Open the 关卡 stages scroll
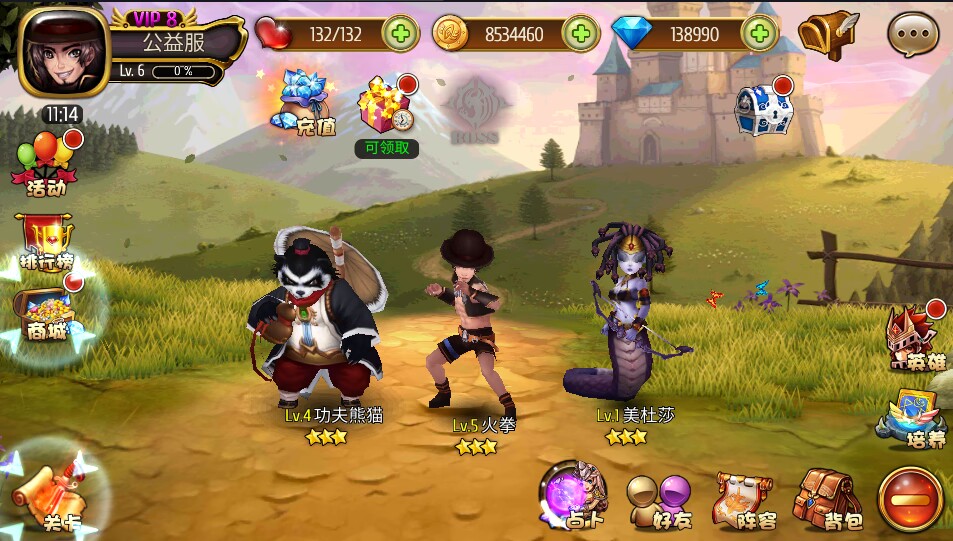This screenshot has width=953, height=541. pyautogui.click(x=52, y=495)
